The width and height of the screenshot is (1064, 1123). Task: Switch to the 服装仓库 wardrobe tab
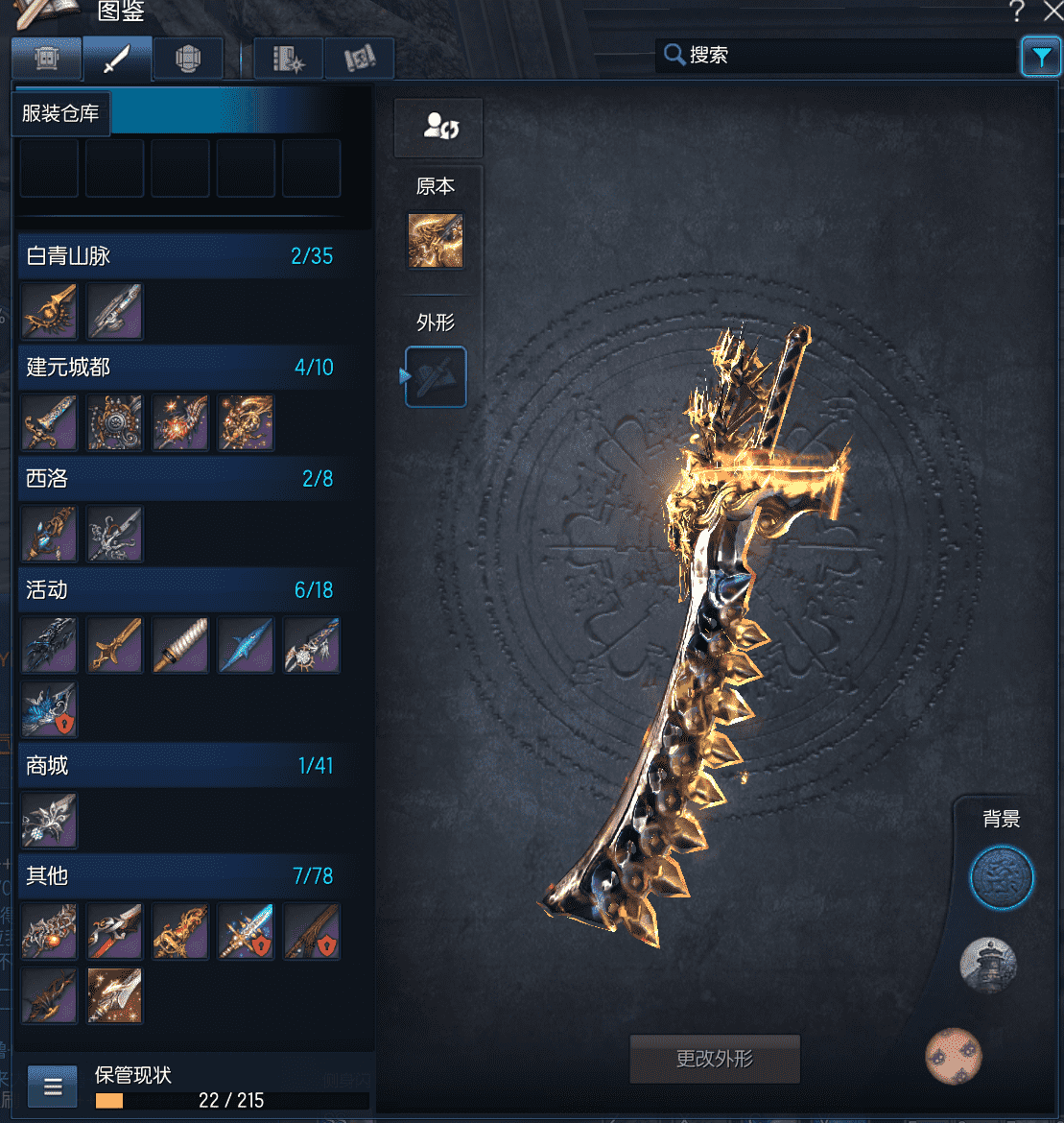[46, 60]
